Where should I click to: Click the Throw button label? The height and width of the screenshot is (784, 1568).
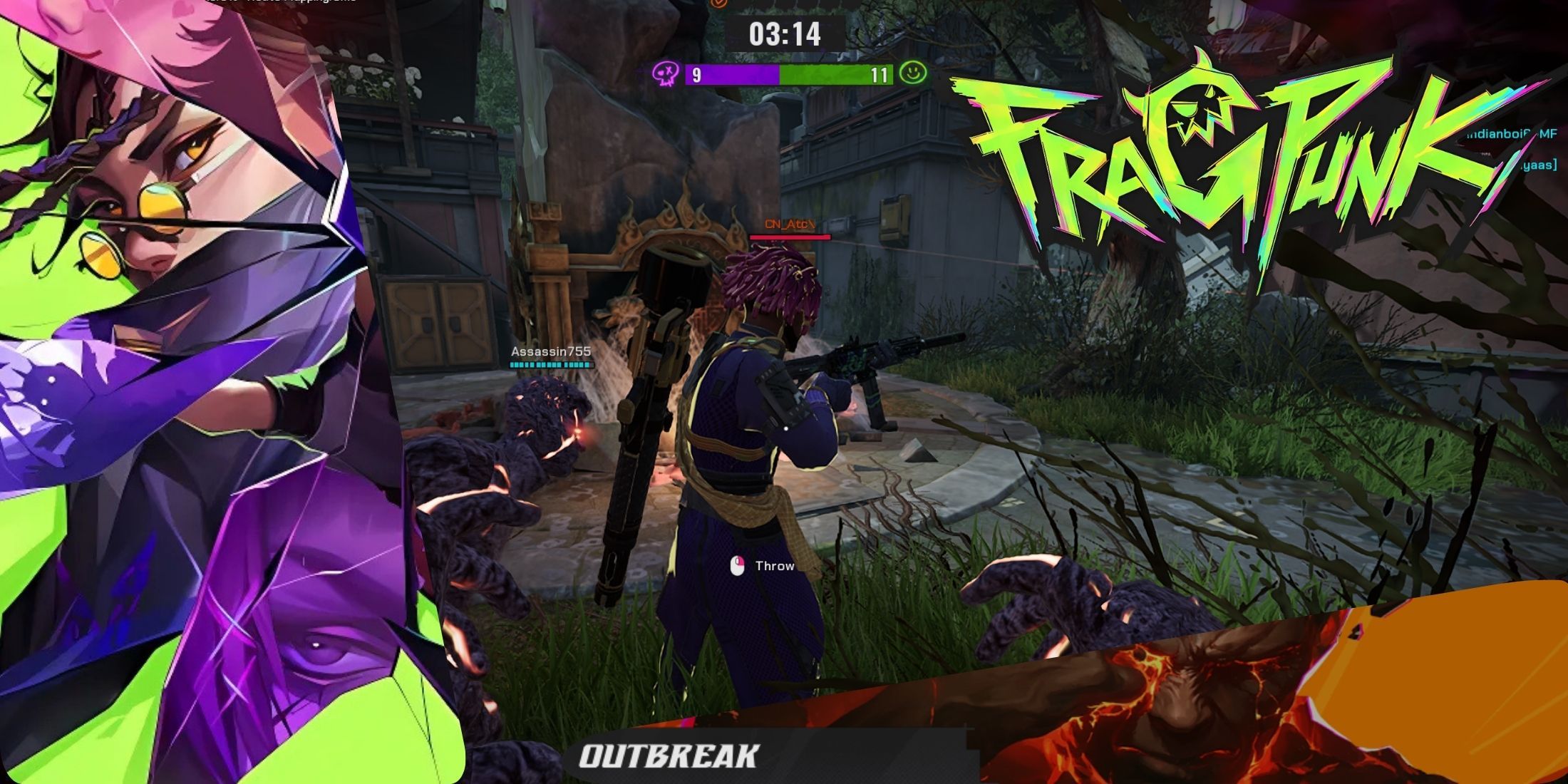pyautogui.click(x=775, y=565)
